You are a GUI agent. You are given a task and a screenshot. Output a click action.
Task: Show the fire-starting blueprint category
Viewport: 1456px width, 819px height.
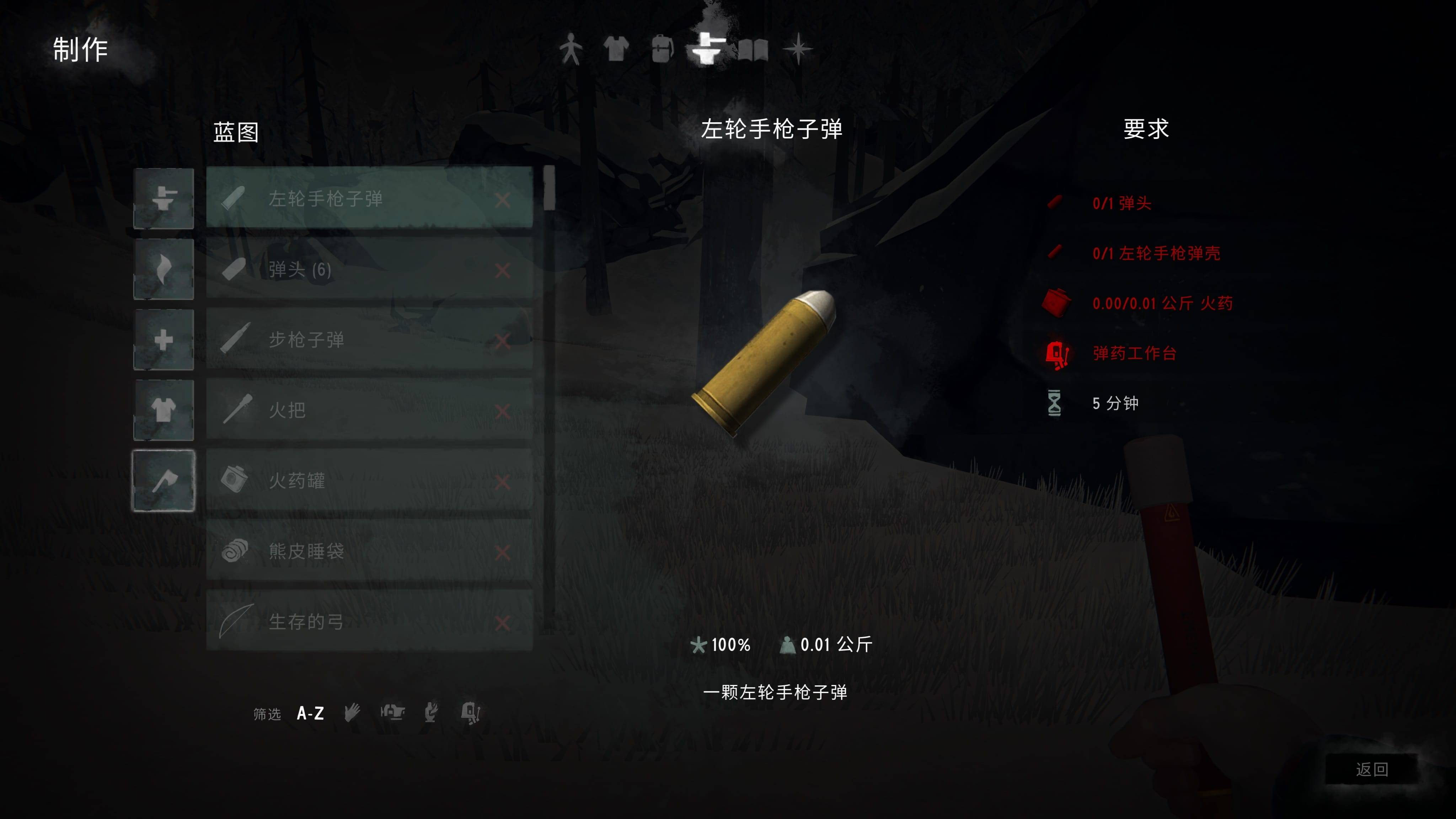pos(164,269)
